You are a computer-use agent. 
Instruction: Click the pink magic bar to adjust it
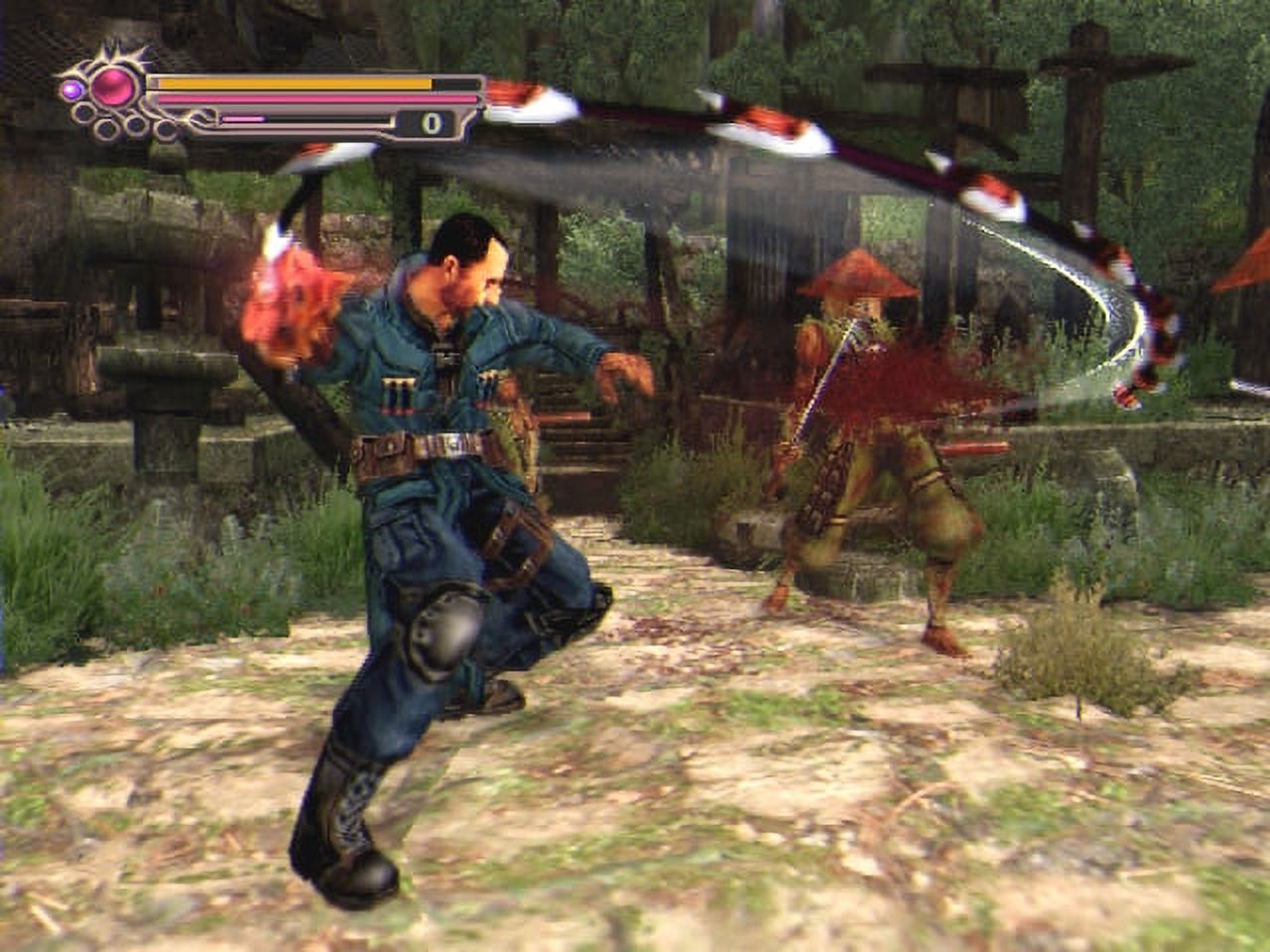coord(317,97)
